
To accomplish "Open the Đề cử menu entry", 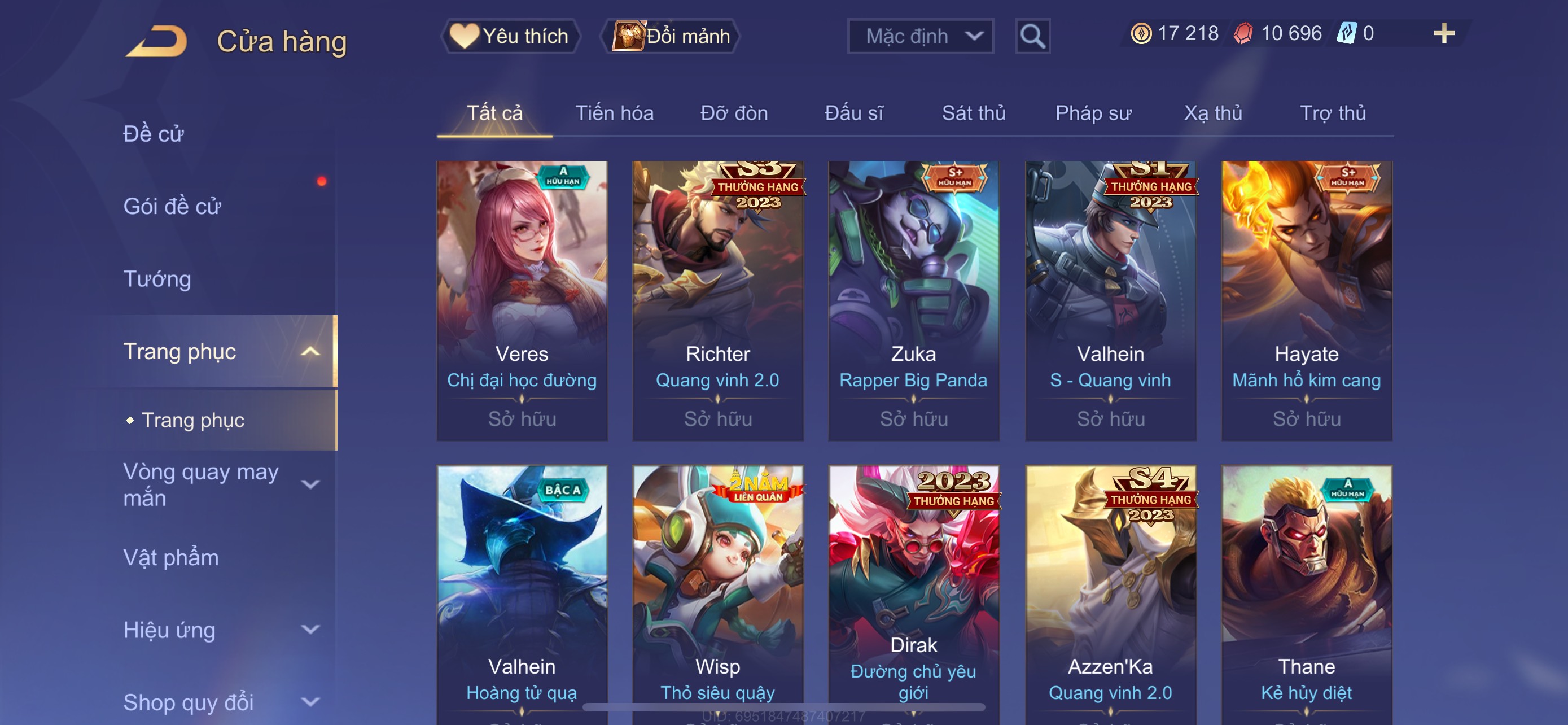I will [x=154, y=134].
